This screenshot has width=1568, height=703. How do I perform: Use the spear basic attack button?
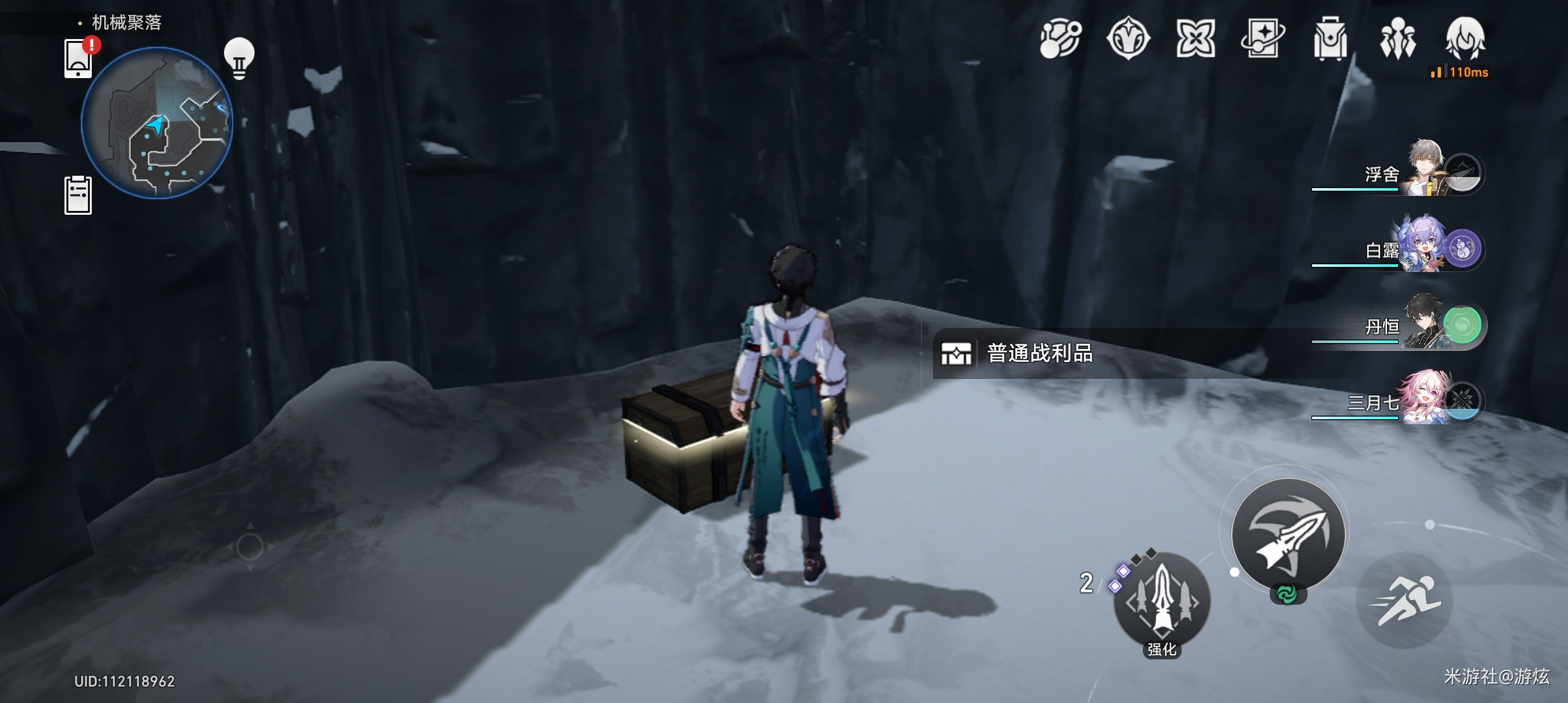click(x=1288, y=535)
